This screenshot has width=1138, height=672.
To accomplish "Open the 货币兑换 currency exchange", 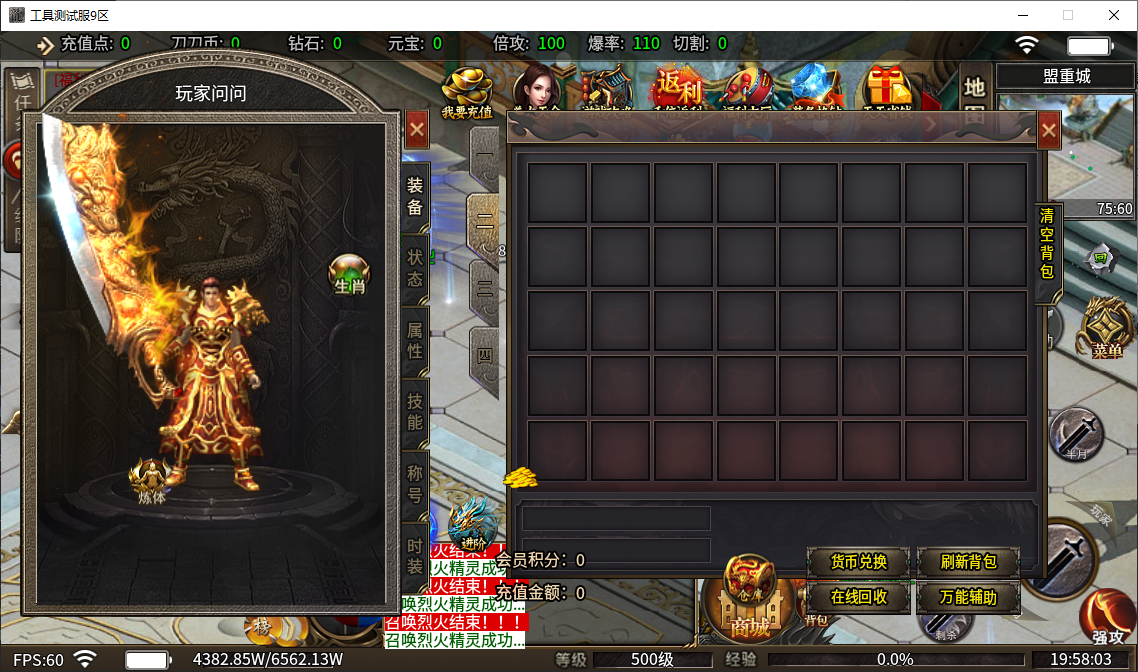I will (859, 562).
